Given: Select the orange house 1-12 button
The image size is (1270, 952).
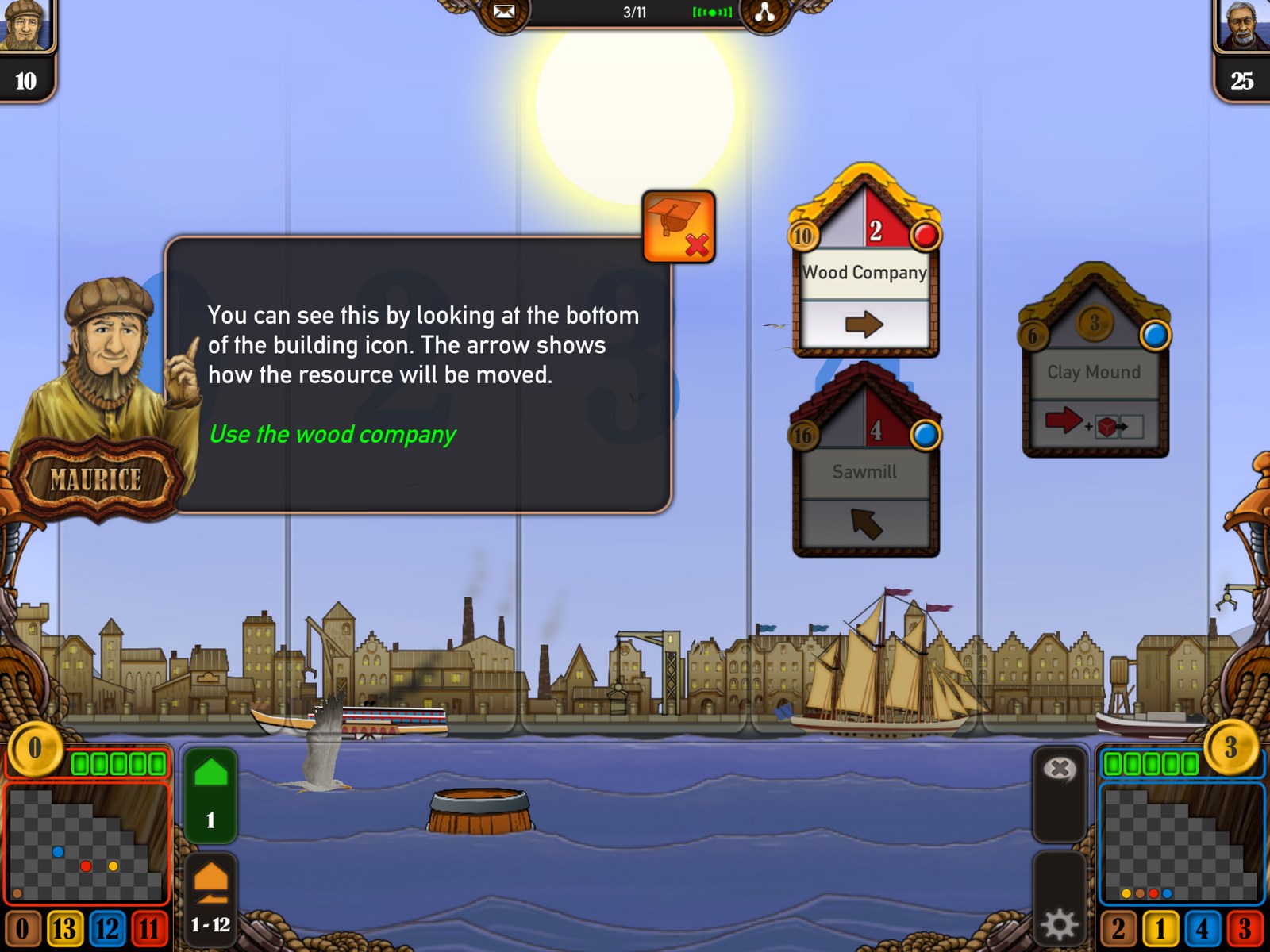Looking at the screenshot, I should tap(210, 896).
